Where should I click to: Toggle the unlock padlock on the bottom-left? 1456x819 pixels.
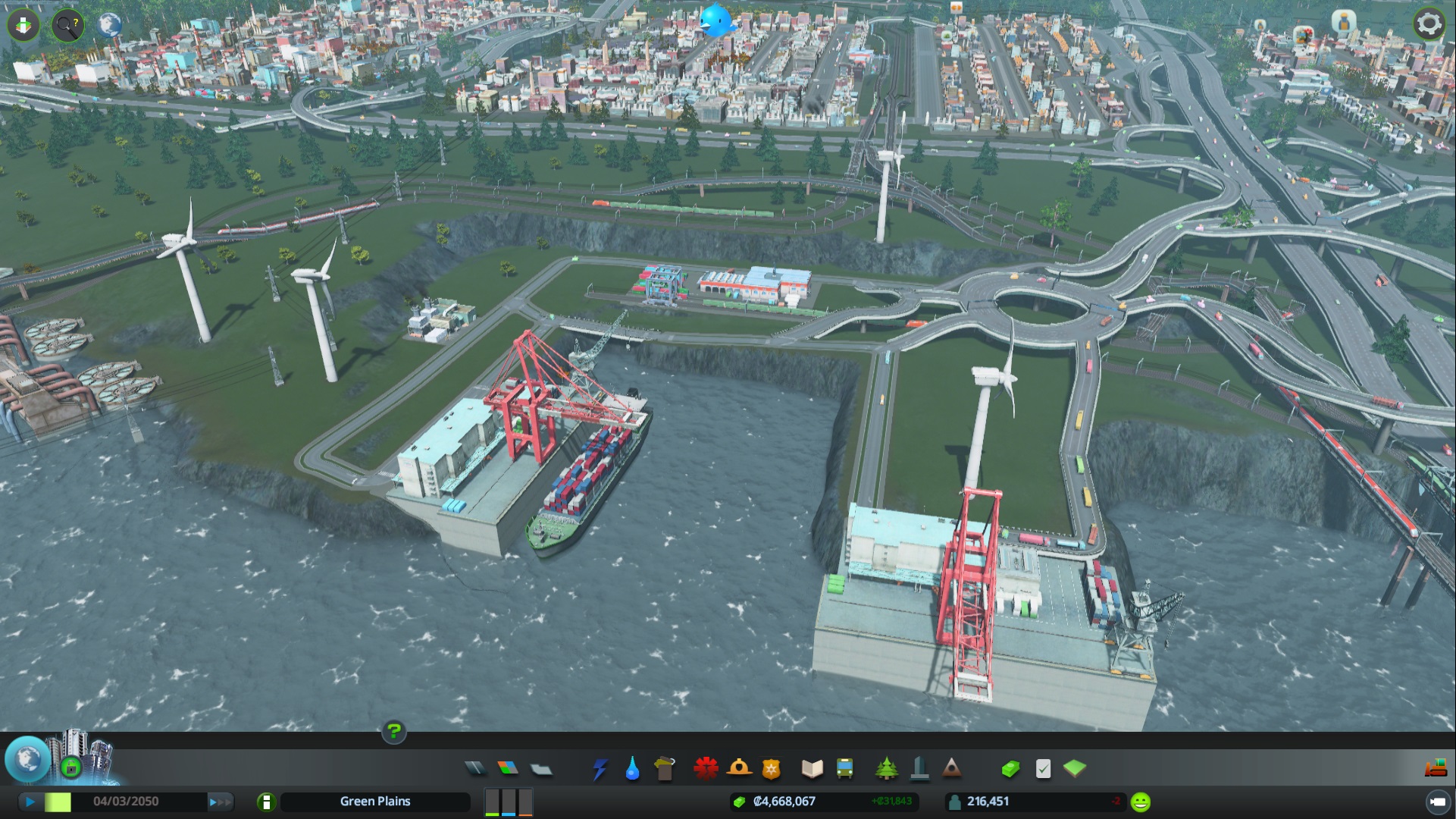(x=70, y=767)
